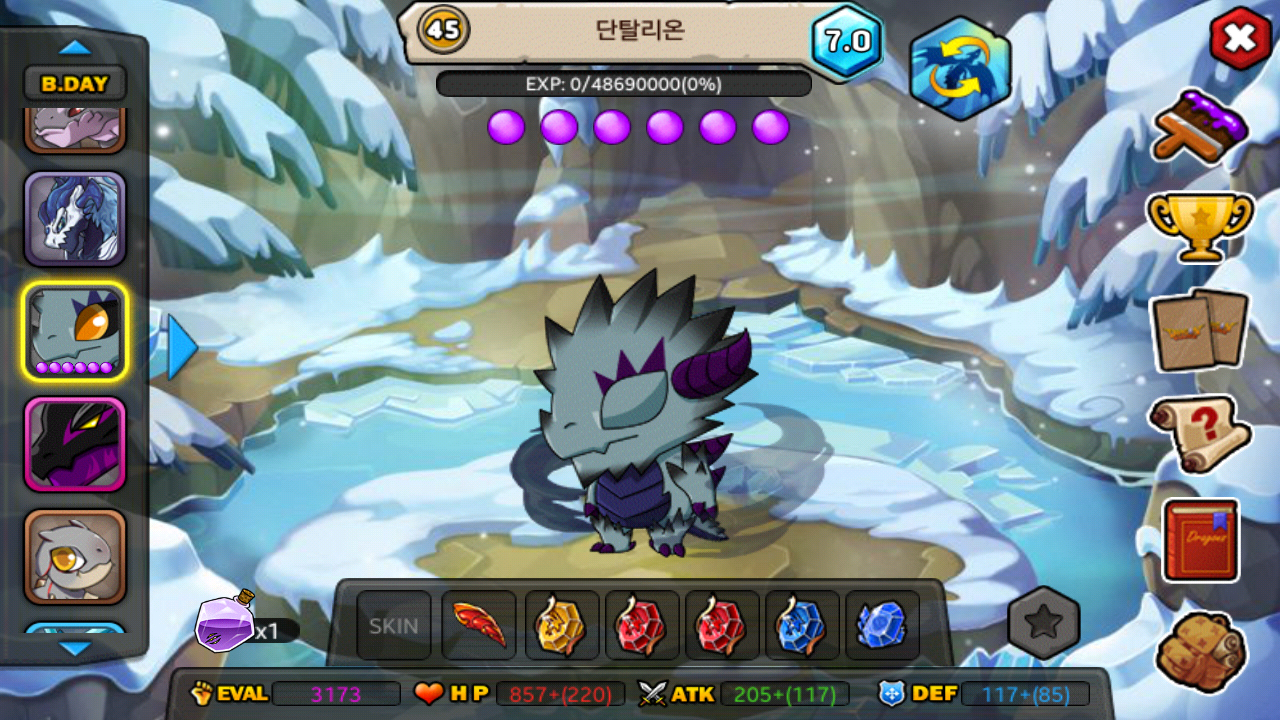Select the yellow gem slot
This screenshot has width=1280, height=720.
561,626
